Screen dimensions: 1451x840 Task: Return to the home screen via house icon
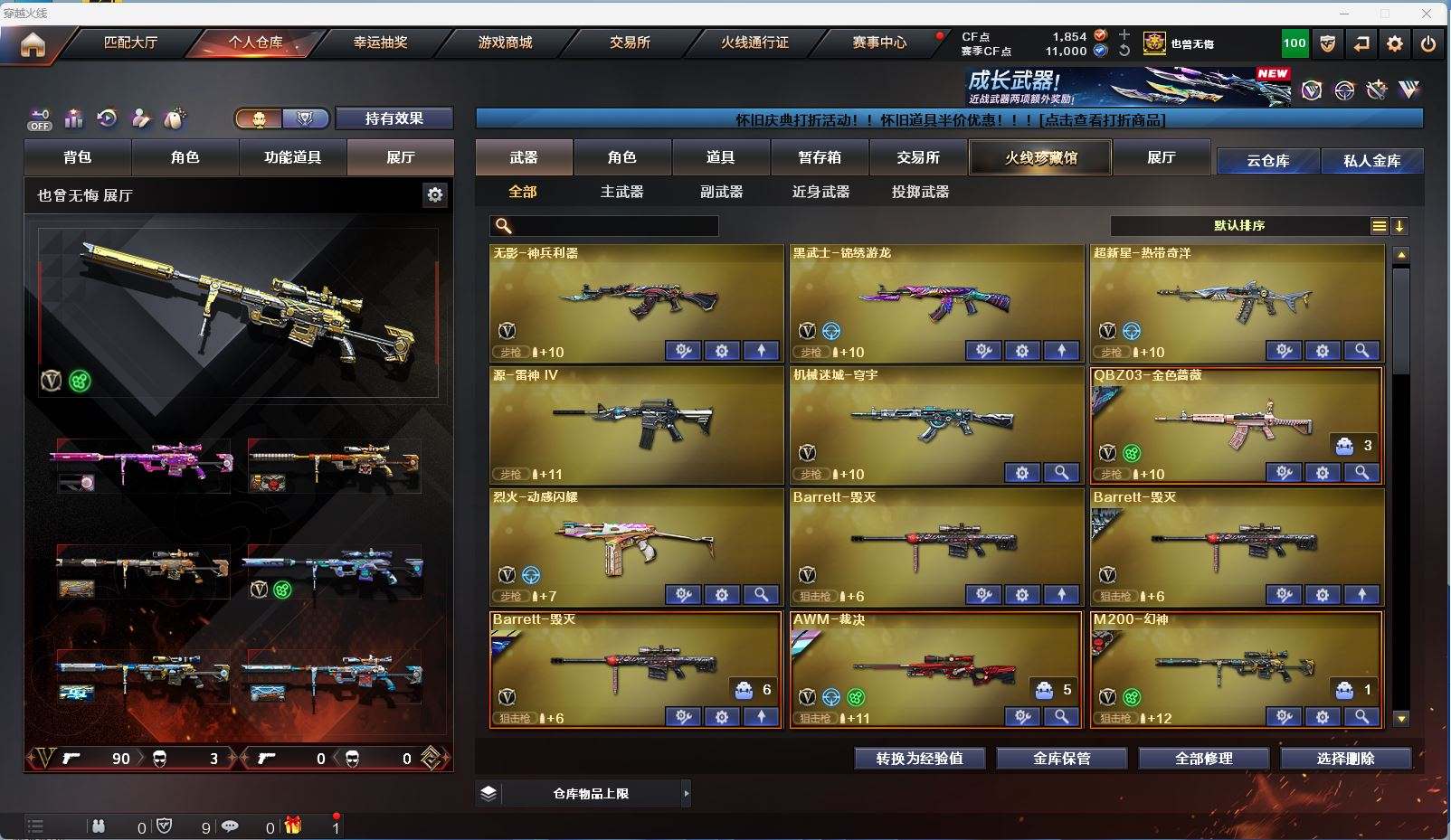tap(33, 44)
